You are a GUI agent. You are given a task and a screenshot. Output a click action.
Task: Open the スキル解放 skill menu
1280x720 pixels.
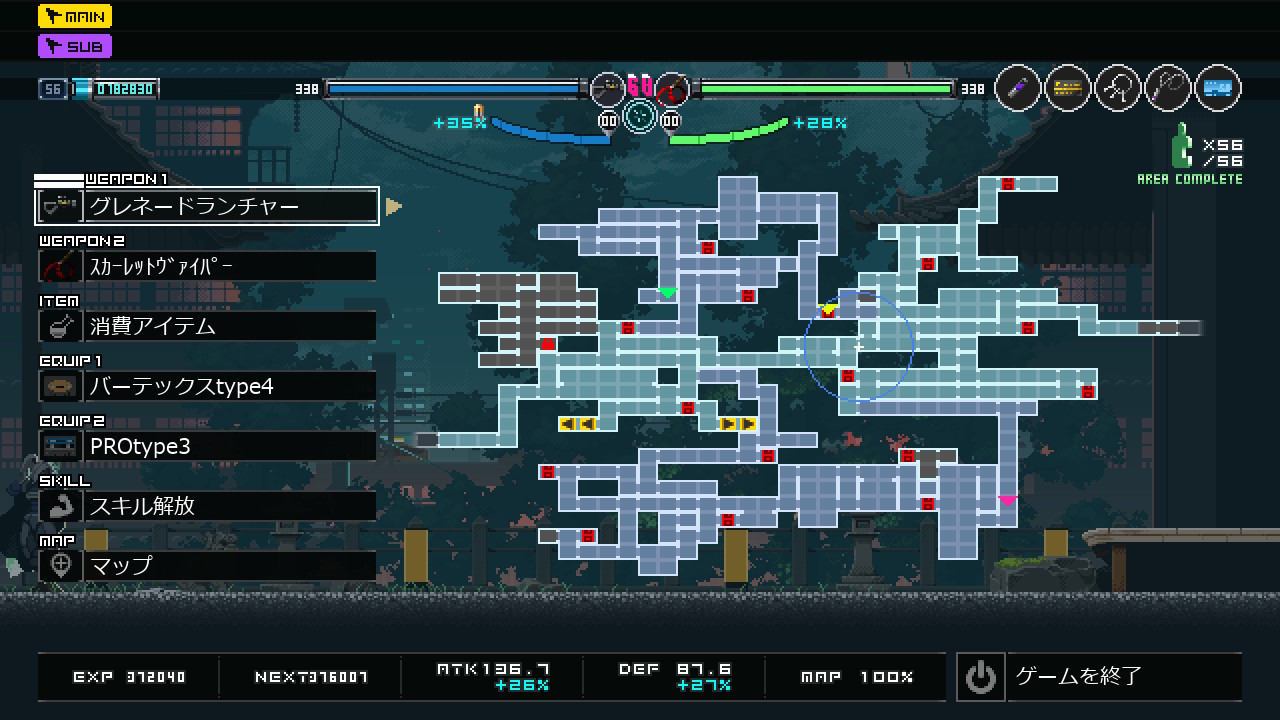pyautogui.click(x=207, y=506)
